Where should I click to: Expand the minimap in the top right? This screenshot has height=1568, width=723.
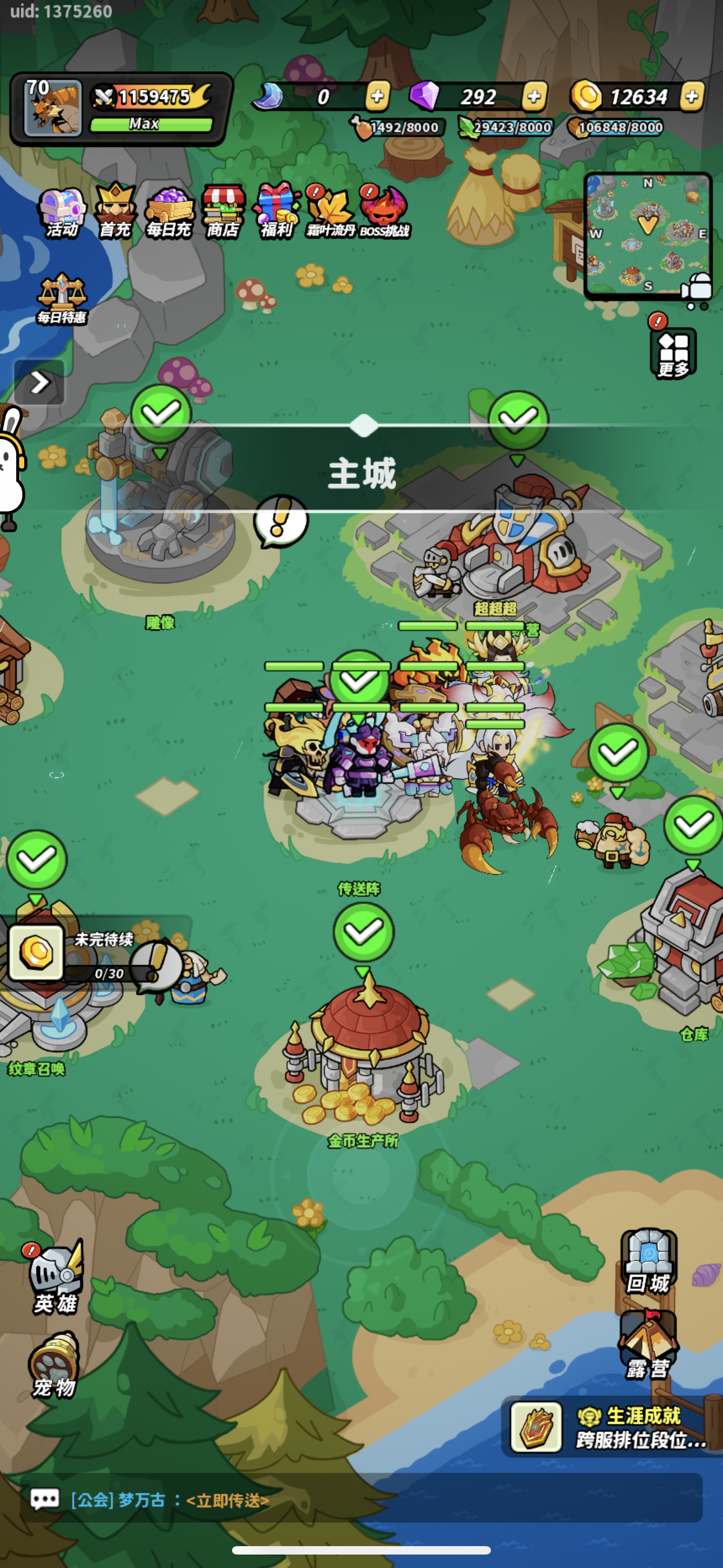point(647,234)
